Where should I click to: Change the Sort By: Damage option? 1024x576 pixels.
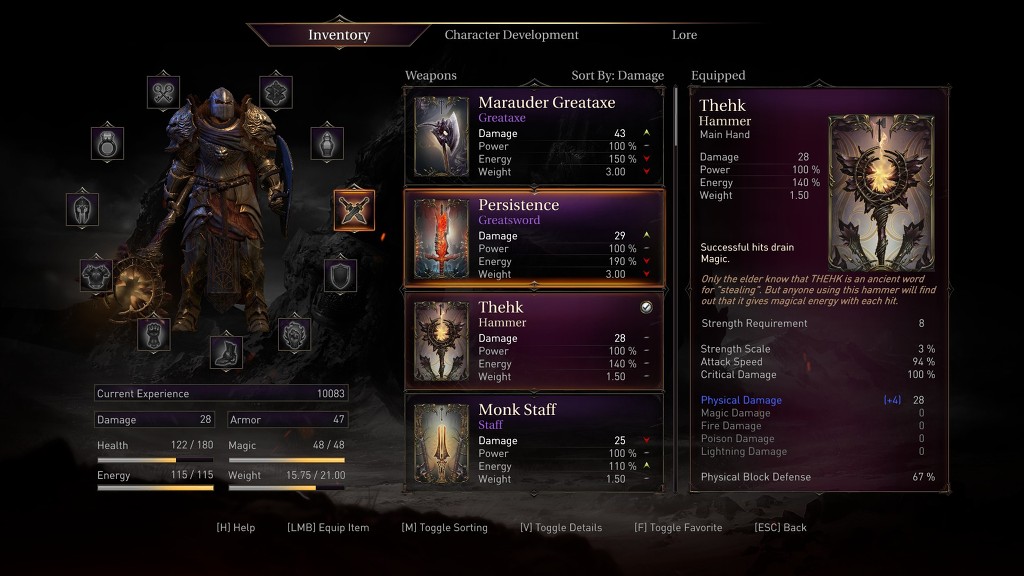pos(617,76)
